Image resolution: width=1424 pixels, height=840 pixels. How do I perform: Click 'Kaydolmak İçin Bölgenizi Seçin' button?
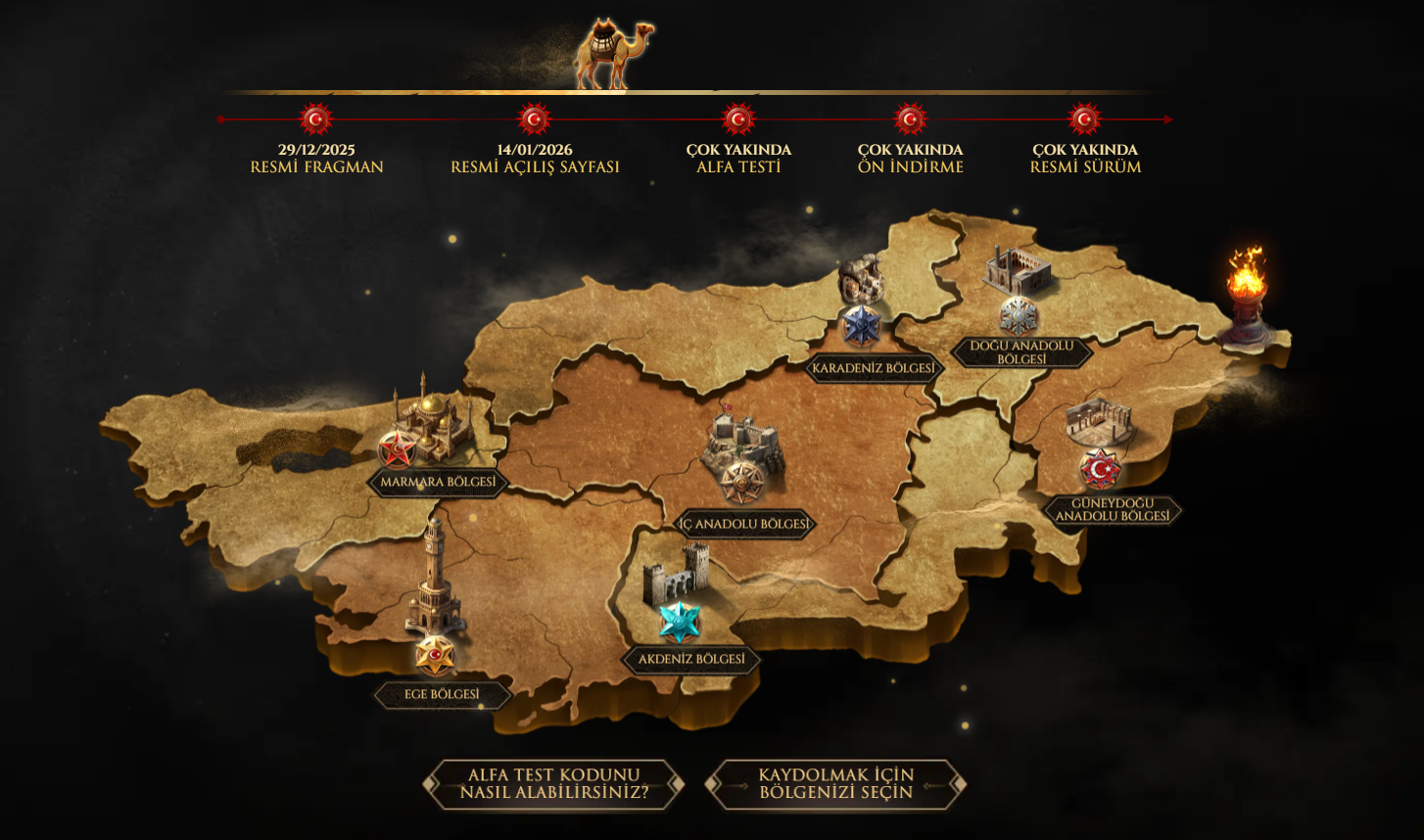[x=835, y=784]
